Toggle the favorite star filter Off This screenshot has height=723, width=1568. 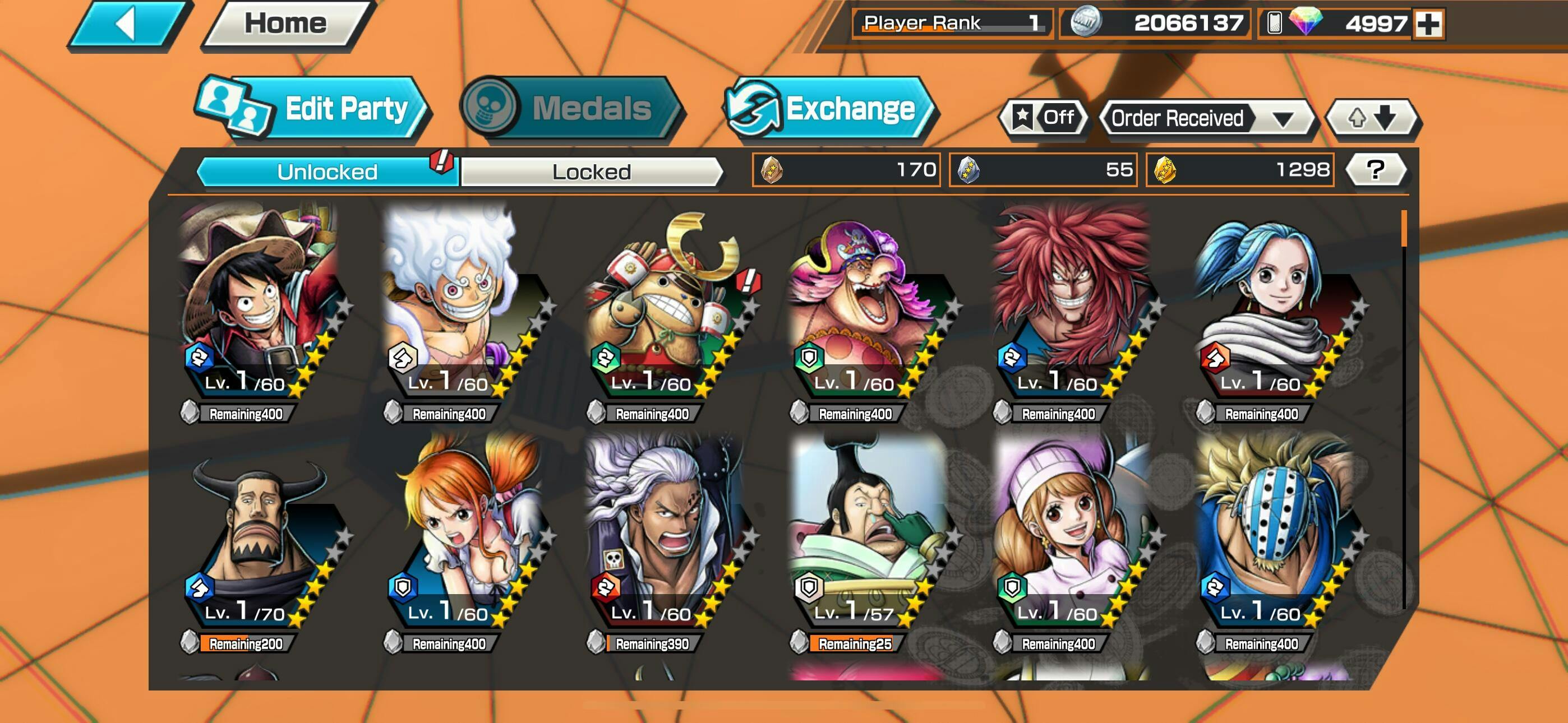click(1043, 118)
